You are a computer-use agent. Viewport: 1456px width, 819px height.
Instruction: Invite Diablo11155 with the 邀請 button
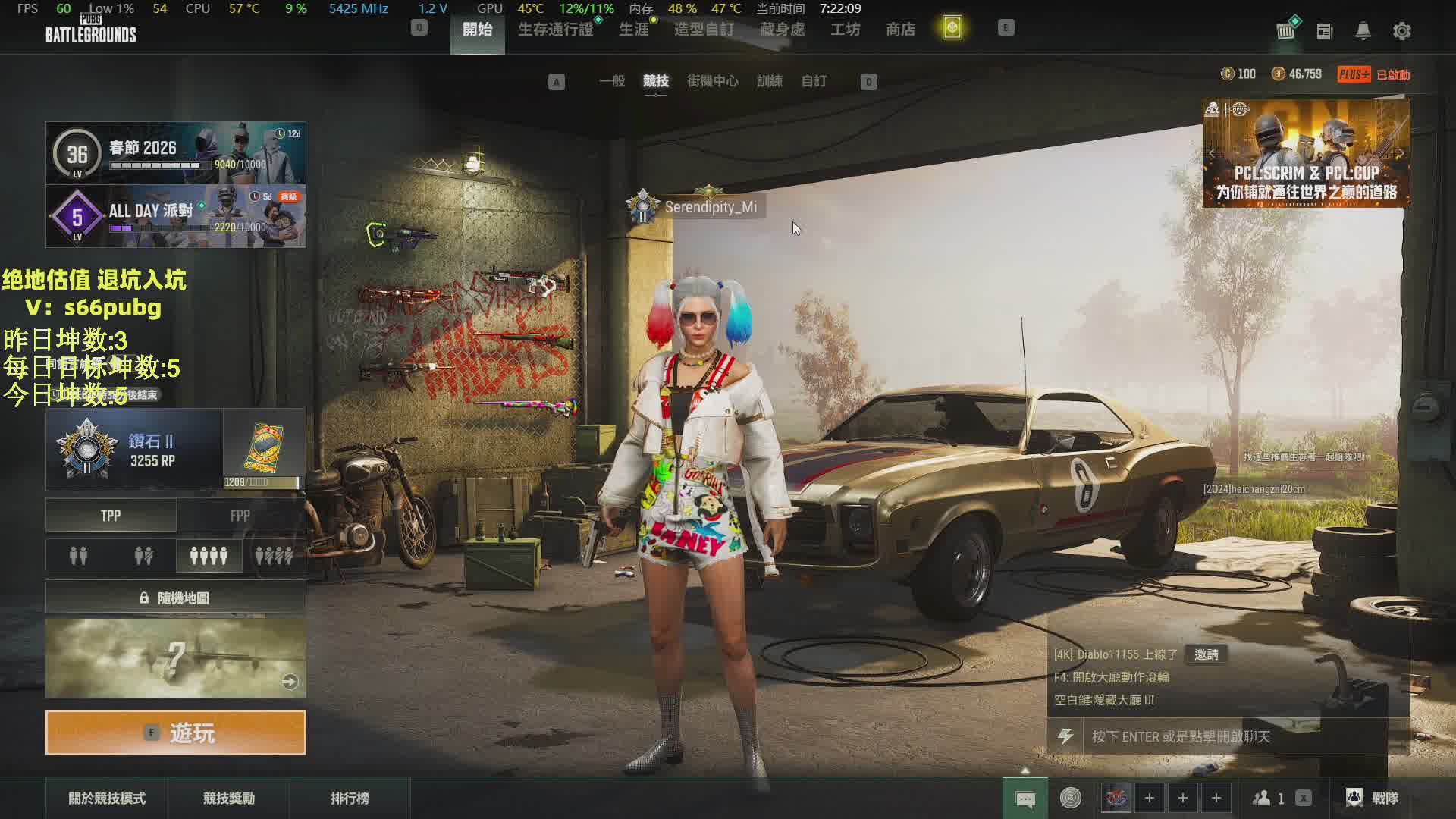point(1206,654)
